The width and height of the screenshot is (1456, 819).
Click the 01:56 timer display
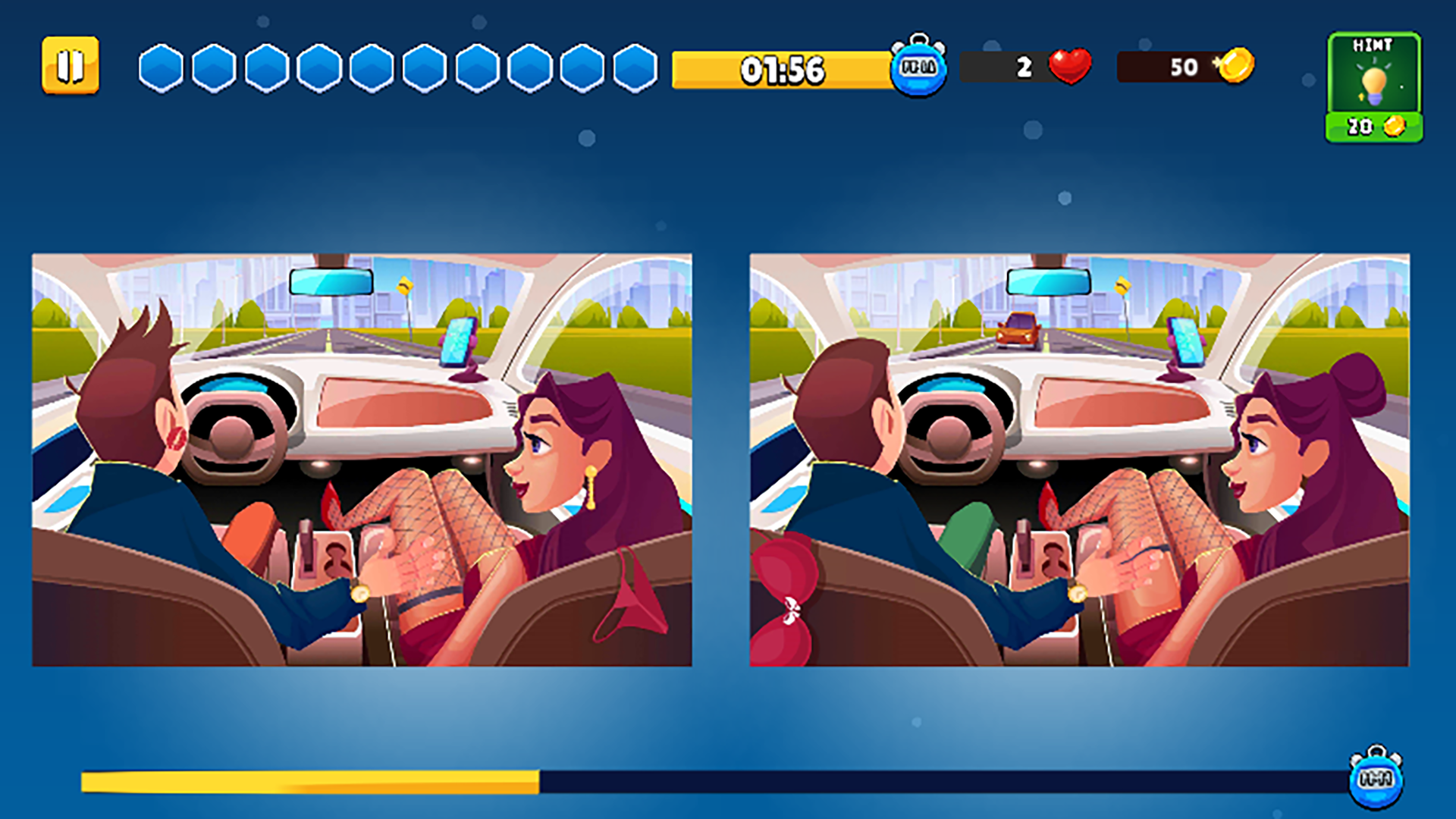click(x=781, y=71)
